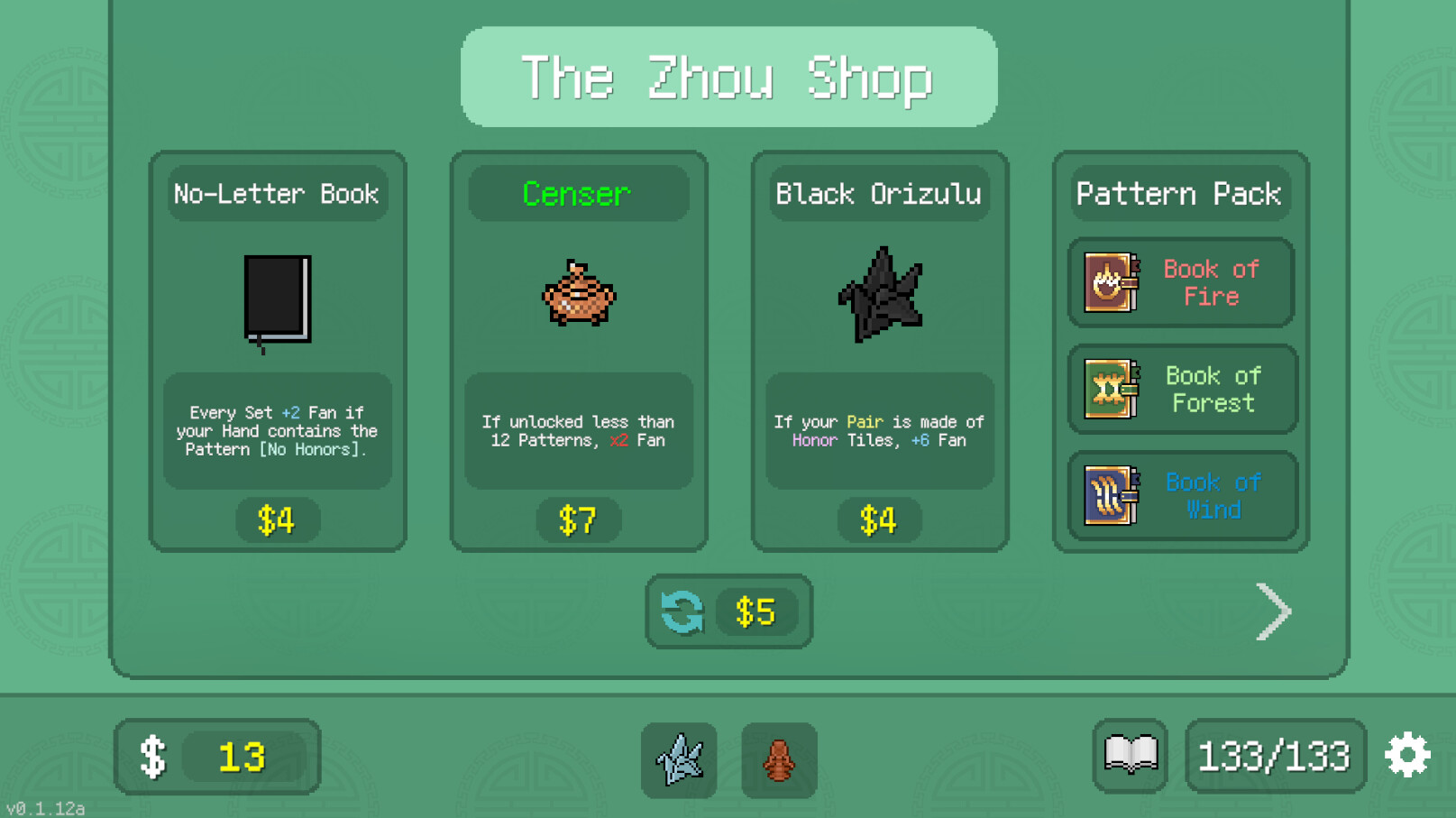Check the 133/133 tile counter
The height and width of the screenshot is (818, 1456).
click(x=1274, y=758)
